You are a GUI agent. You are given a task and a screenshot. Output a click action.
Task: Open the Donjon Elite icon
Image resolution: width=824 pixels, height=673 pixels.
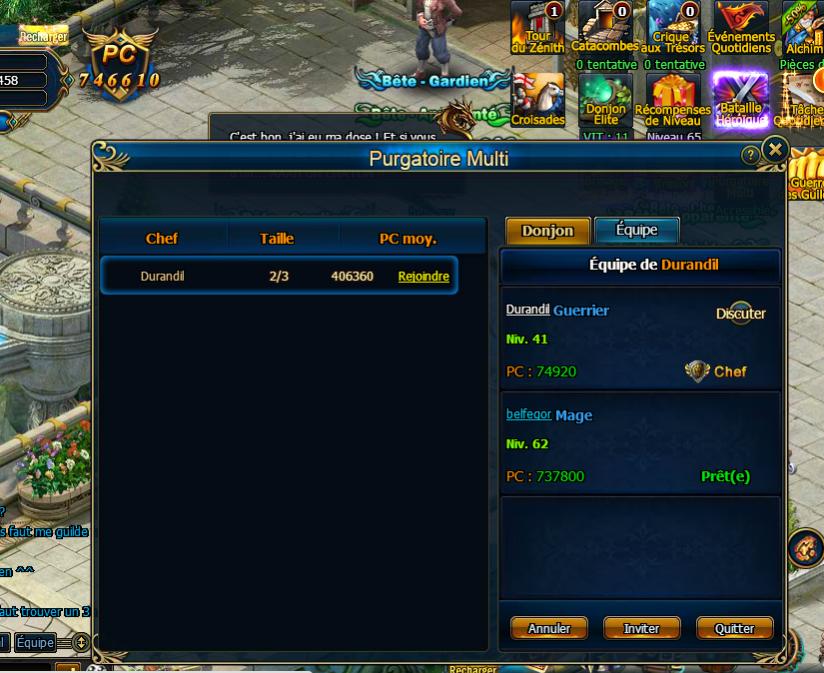(x=605, y=98)
